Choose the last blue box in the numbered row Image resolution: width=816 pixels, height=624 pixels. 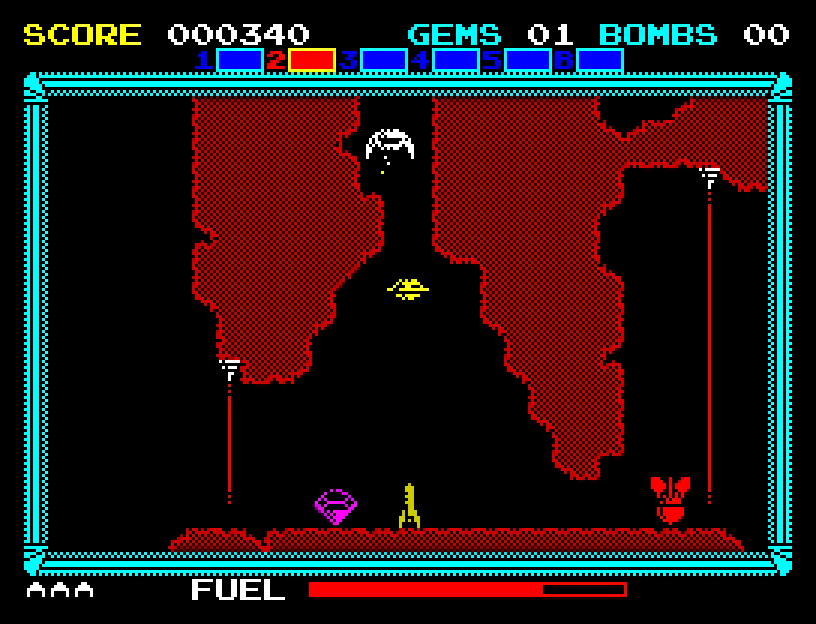point(599,60)
